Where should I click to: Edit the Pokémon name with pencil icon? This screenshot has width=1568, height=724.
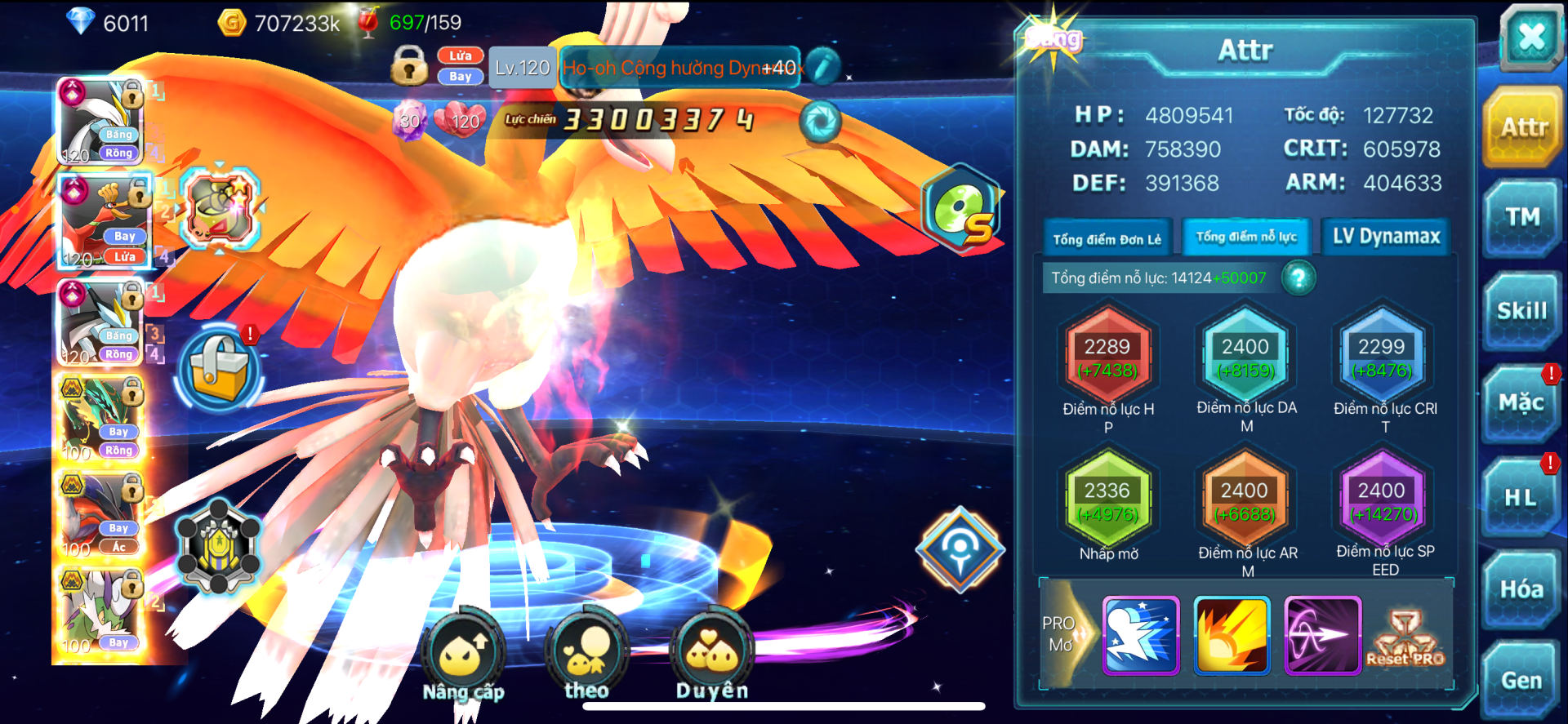pos(823,67)
